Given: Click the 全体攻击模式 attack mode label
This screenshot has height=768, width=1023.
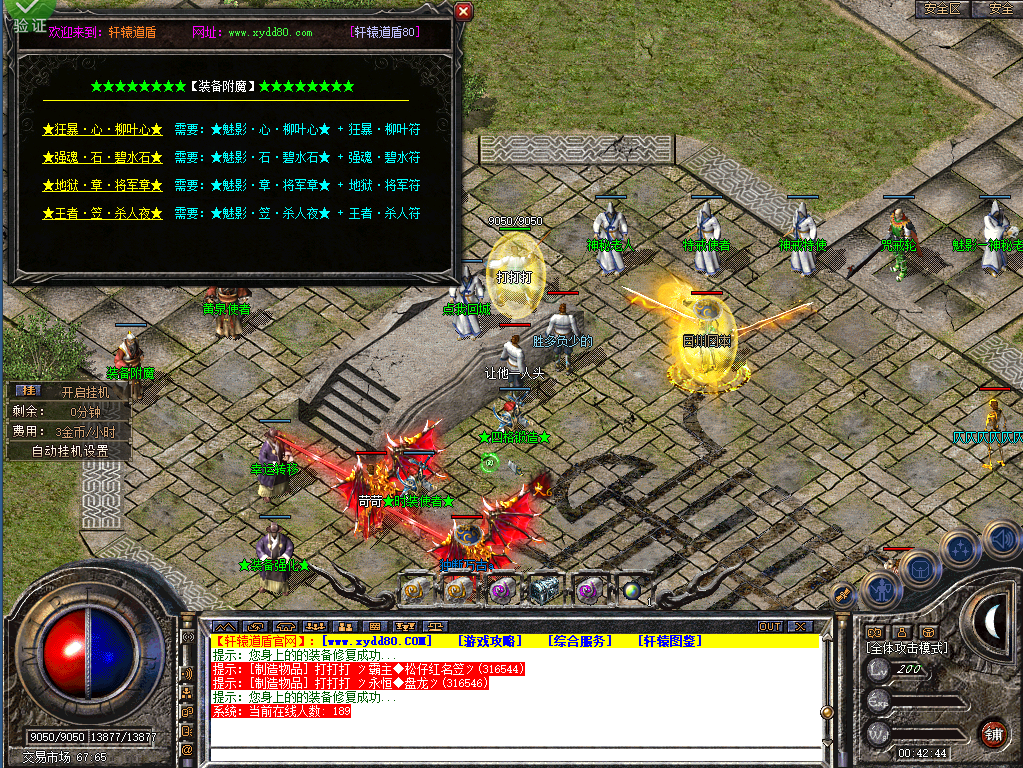Looking at the screenshot, I should pyautogui.click(x=906, y=648).
